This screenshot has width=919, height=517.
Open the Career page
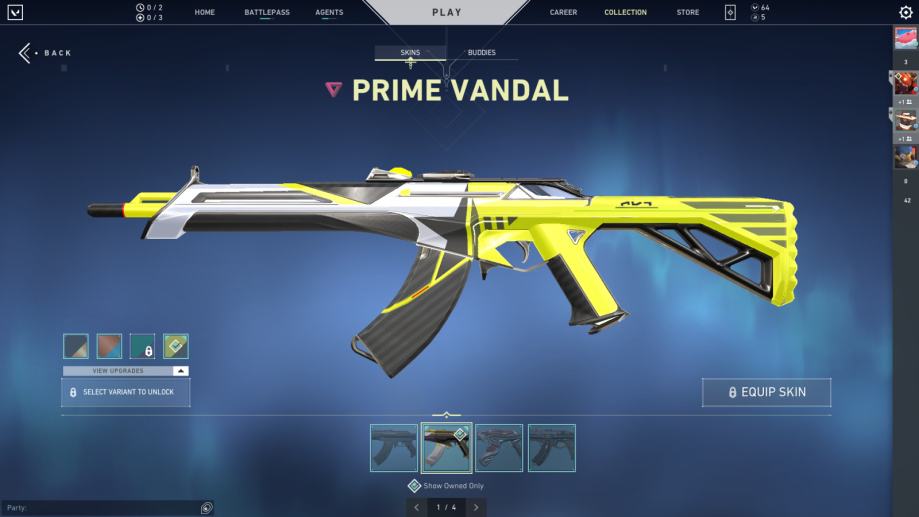click(563, 13)
